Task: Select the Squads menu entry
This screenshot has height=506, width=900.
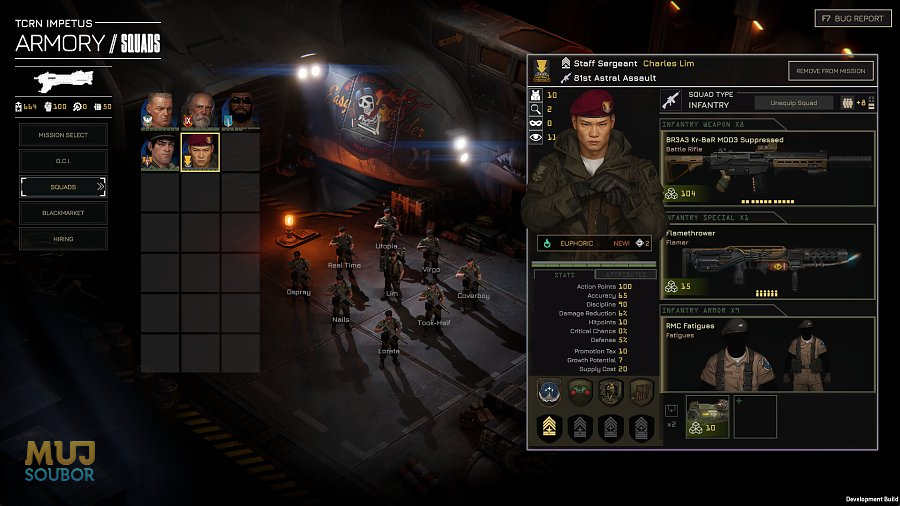Action: (63, 187)
